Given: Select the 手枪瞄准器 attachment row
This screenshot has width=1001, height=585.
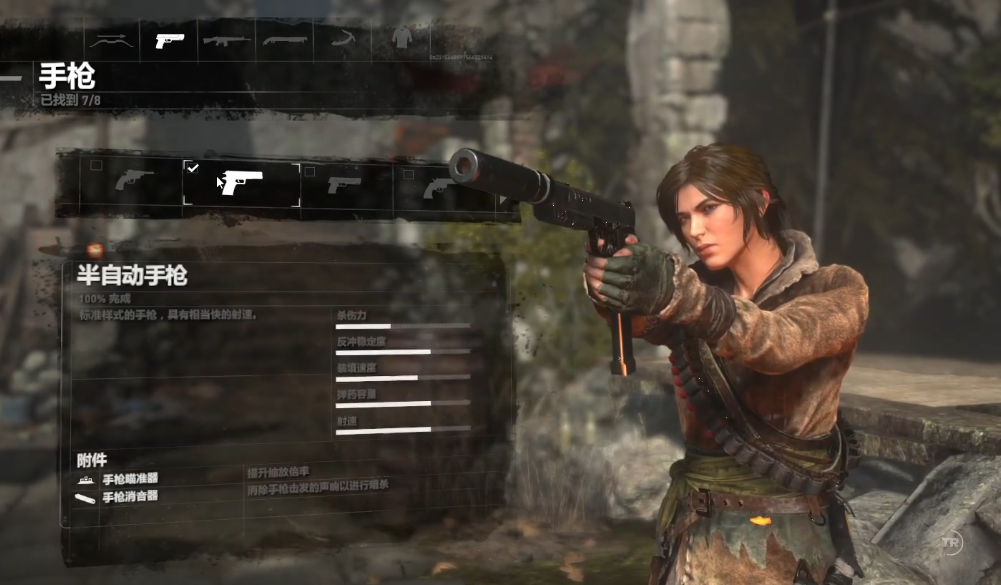Looking at the screenshot, I should click(x=130, y=479).
